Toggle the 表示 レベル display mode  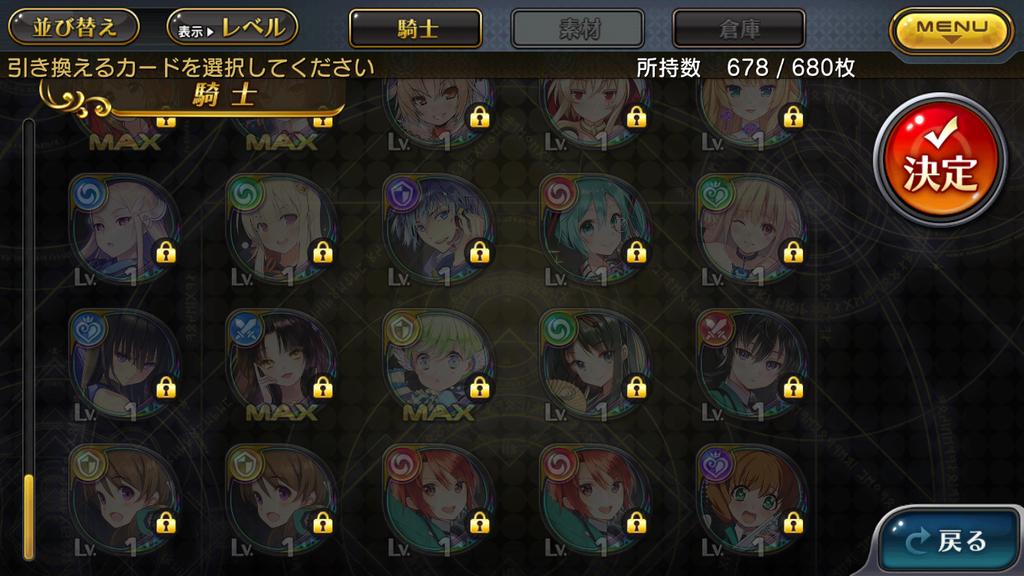[x=232, y=27]
